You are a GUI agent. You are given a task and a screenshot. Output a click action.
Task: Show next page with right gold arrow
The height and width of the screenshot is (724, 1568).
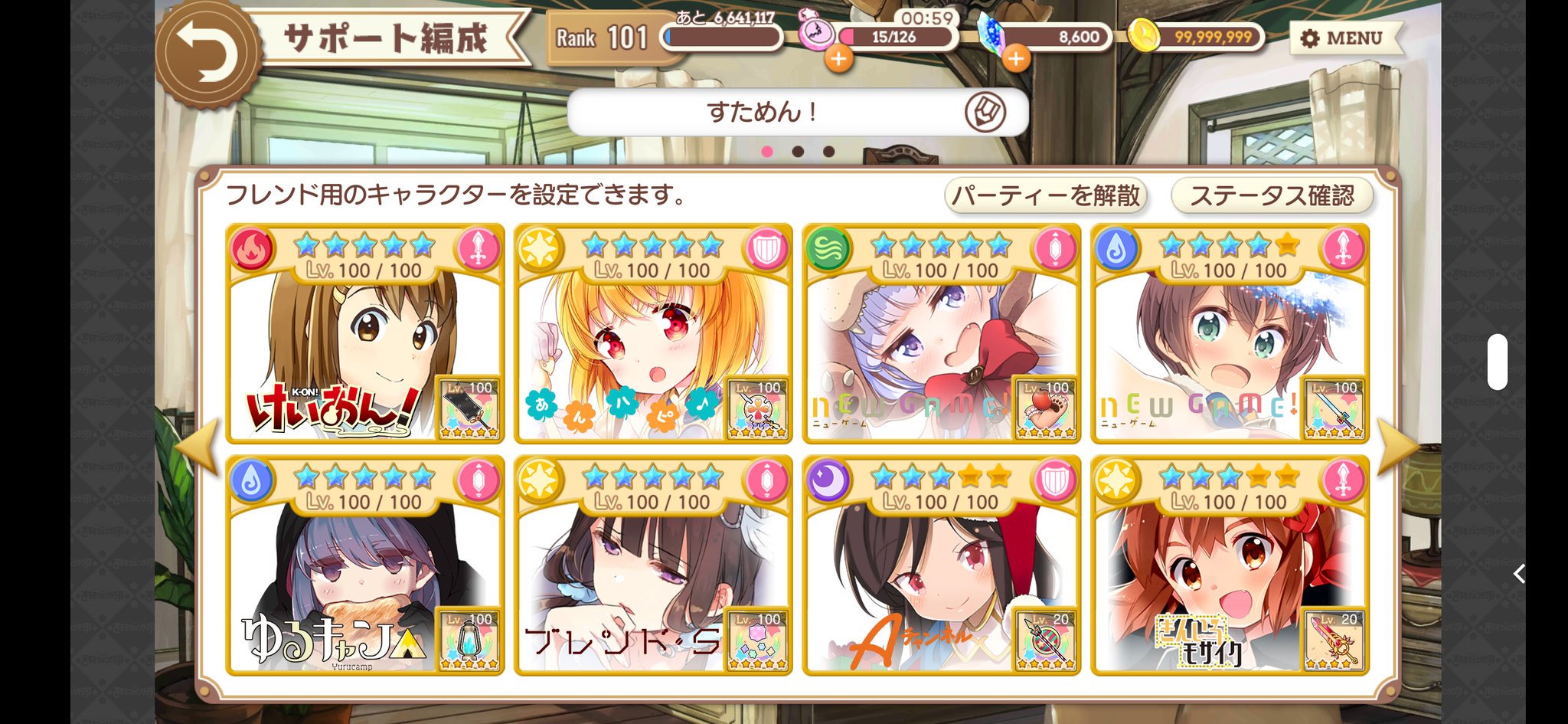tap(1396, 447)
